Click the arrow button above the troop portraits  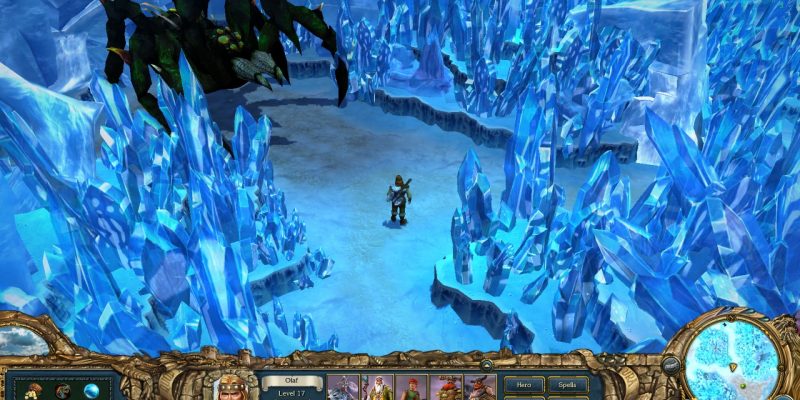[486, 366]
